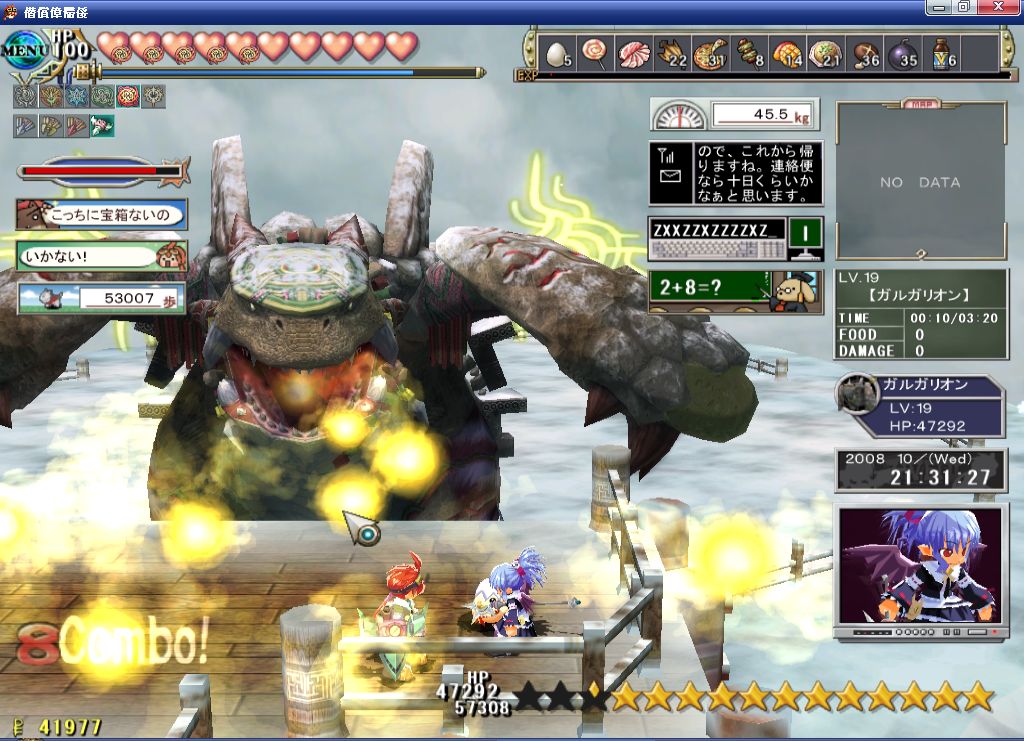Select the egg item slot
Image resolution: width=1024 pixels, height=741 pixels.
556,54
